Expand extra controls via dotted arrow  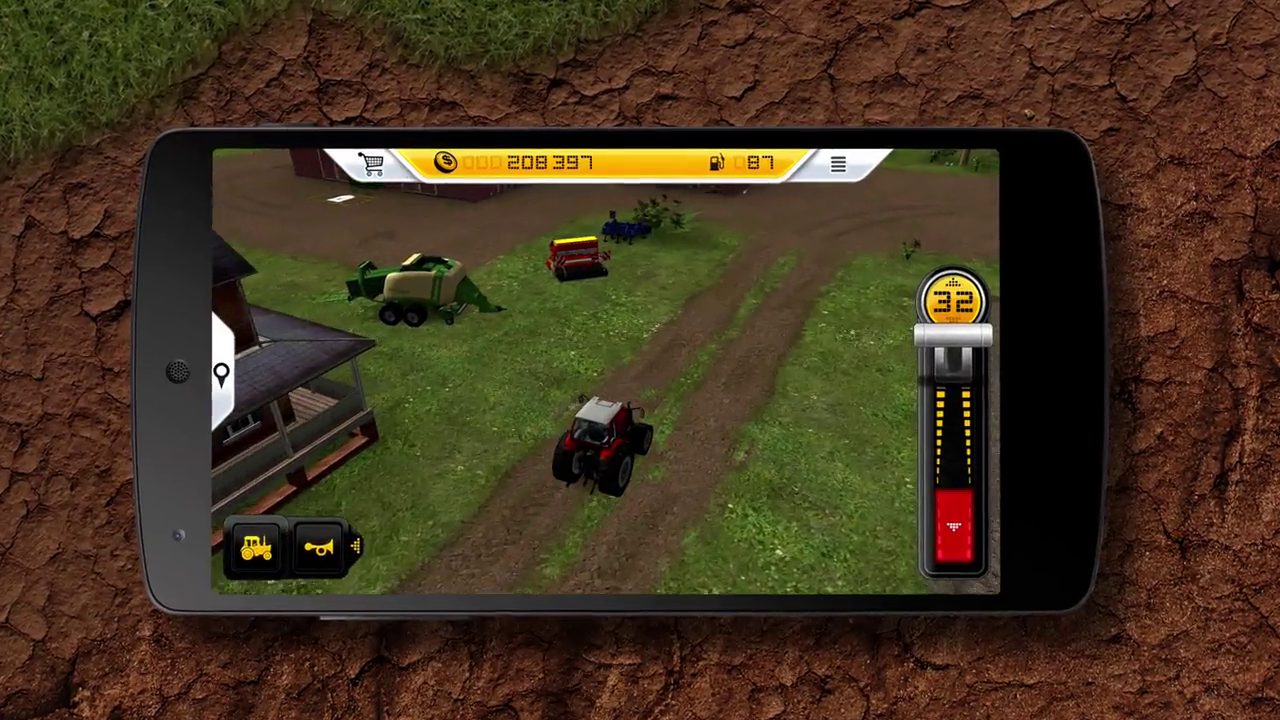point(356,545)
